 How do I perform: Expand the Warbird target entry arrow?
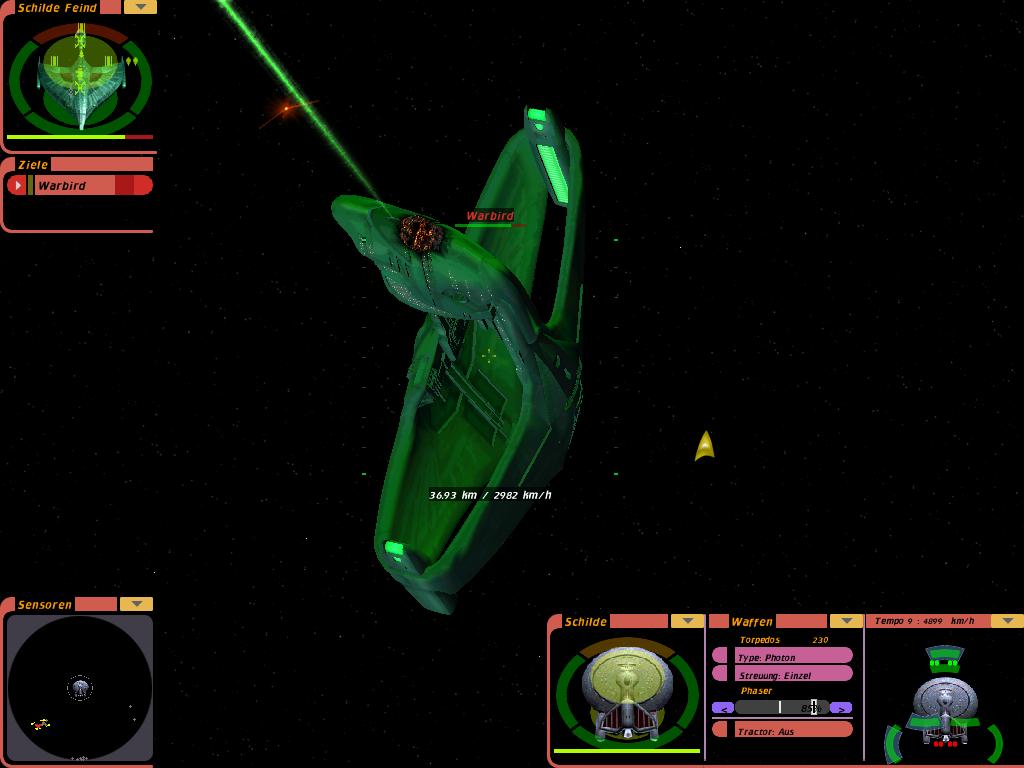[17, 185]
